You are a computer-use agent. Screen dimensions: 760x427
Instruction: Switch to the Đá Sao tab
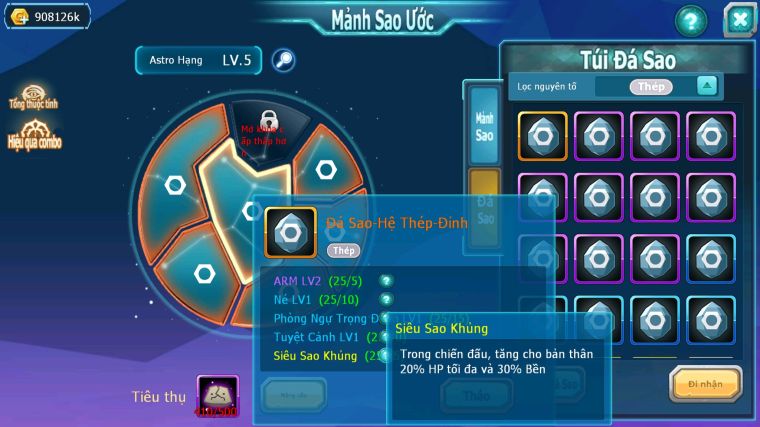[485, 201]
